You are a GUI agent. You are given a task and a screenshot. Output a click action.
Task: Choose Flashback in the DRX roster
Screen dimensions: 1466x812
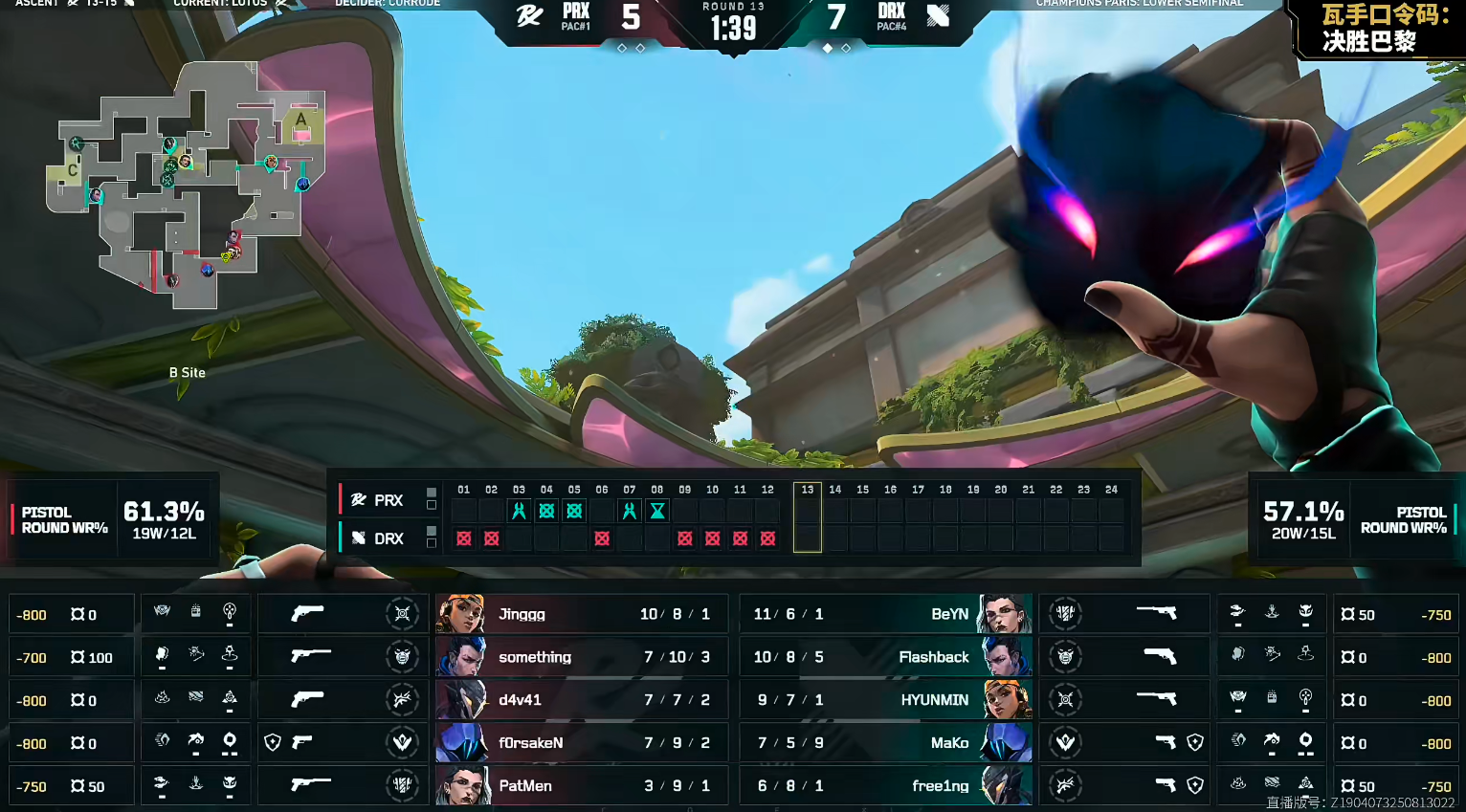click(x=885, y=657)
